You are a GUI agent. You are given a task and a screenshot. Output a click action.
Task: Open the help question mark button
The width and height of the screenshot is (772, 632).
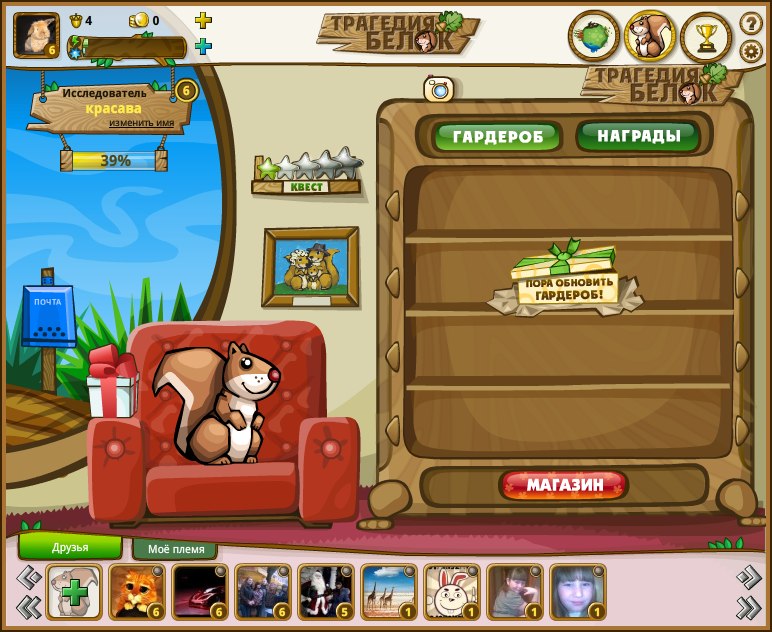751,23
